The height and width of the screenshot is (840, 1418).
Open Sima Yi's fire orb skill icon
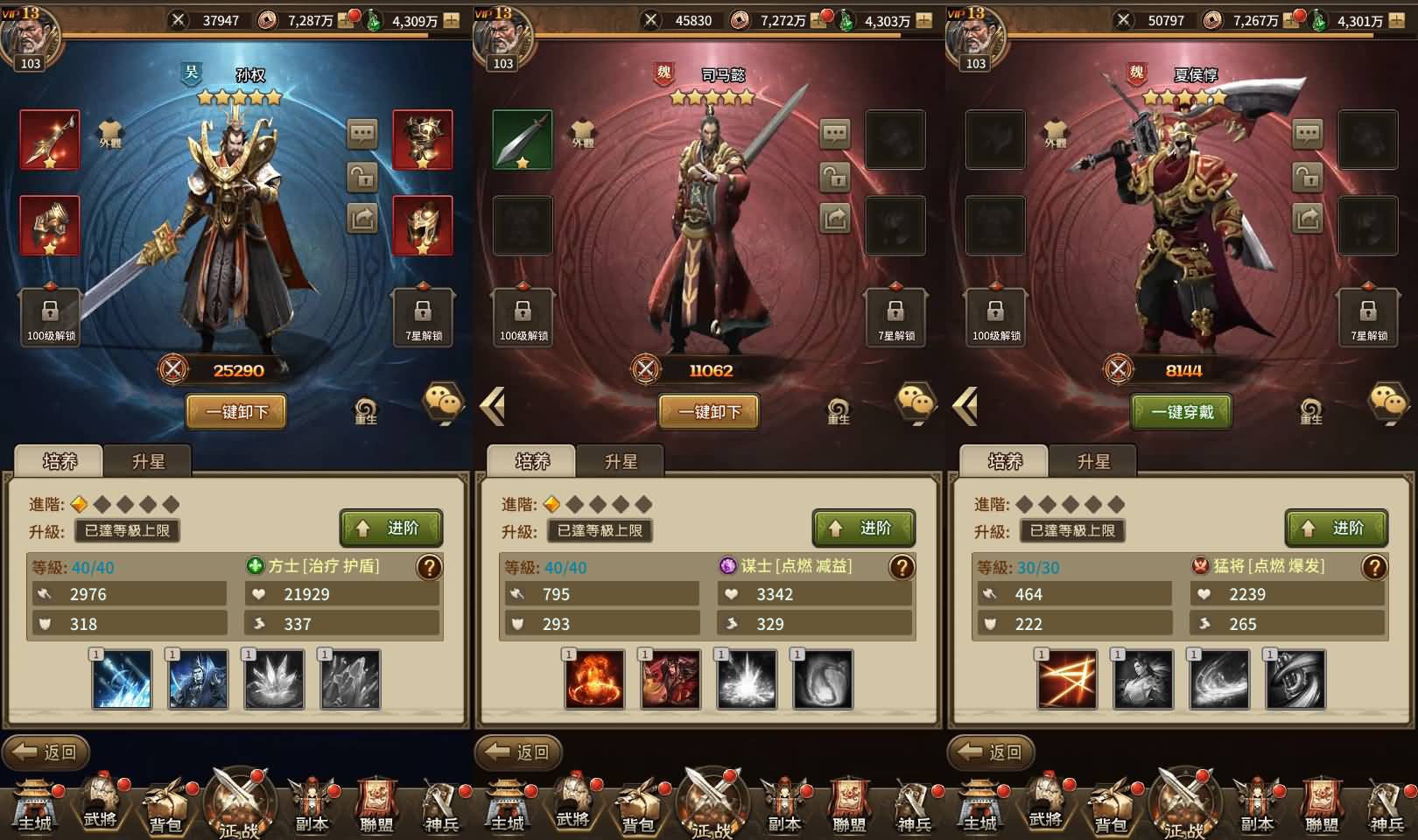(x=595, y=679)
